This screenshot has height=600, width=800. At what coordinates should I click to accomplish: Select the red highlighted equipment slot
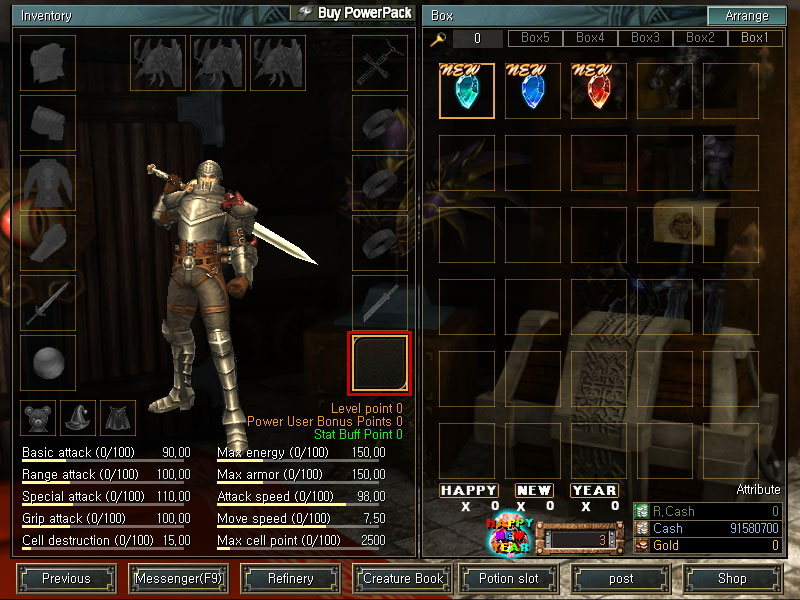[x=379, y=363]
